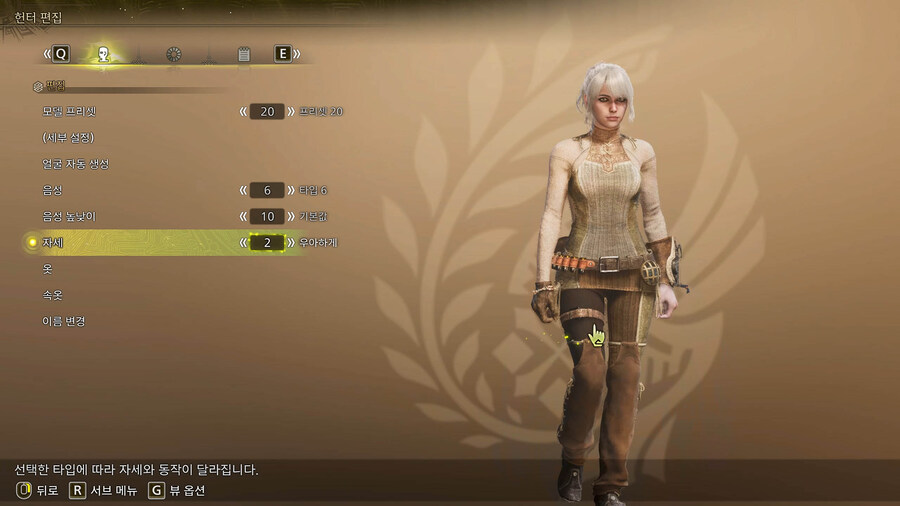This screenshot has width=900, height=506.
Task: Raise the 음성 높낮이 value above 10
Action: coord(292,216)
